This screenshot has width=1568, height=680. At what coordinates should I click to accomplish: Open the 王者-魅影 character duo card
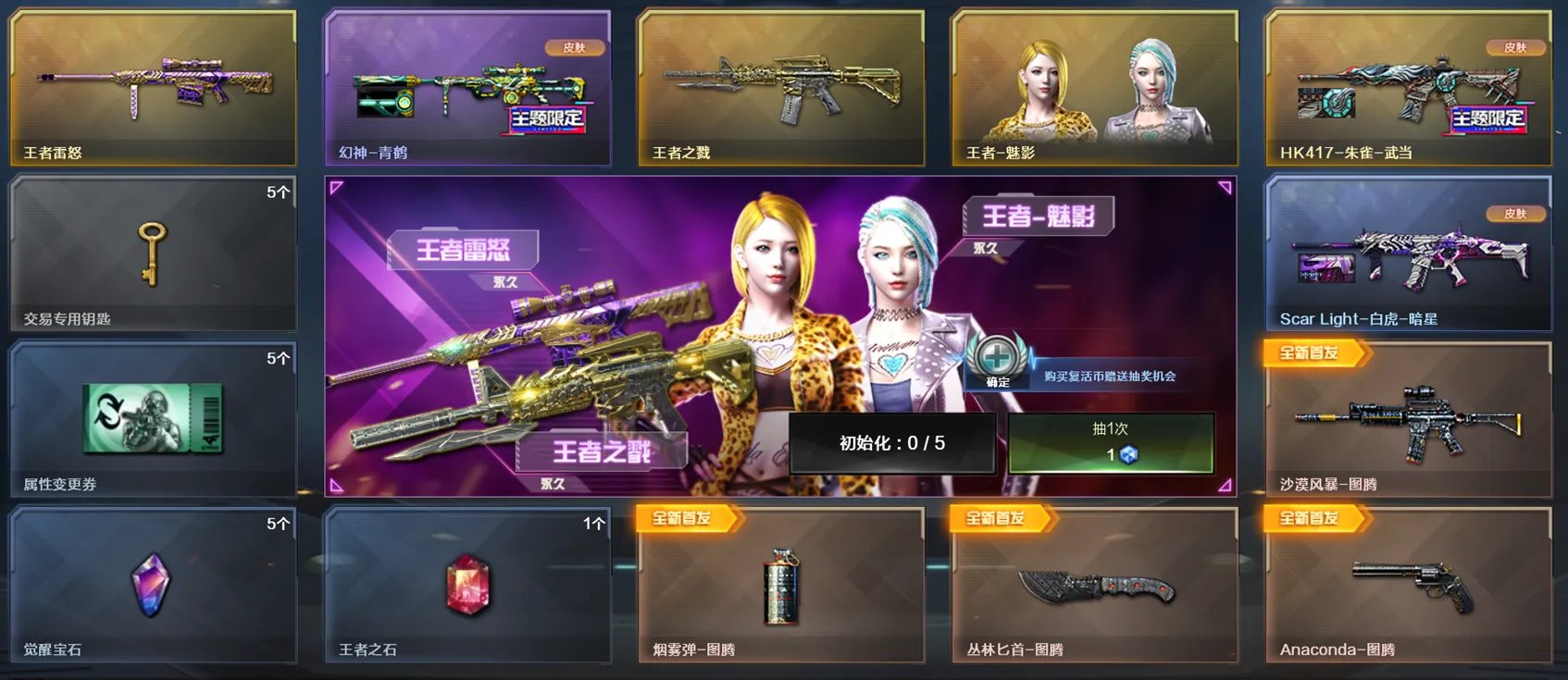[x=1095, y=88]
